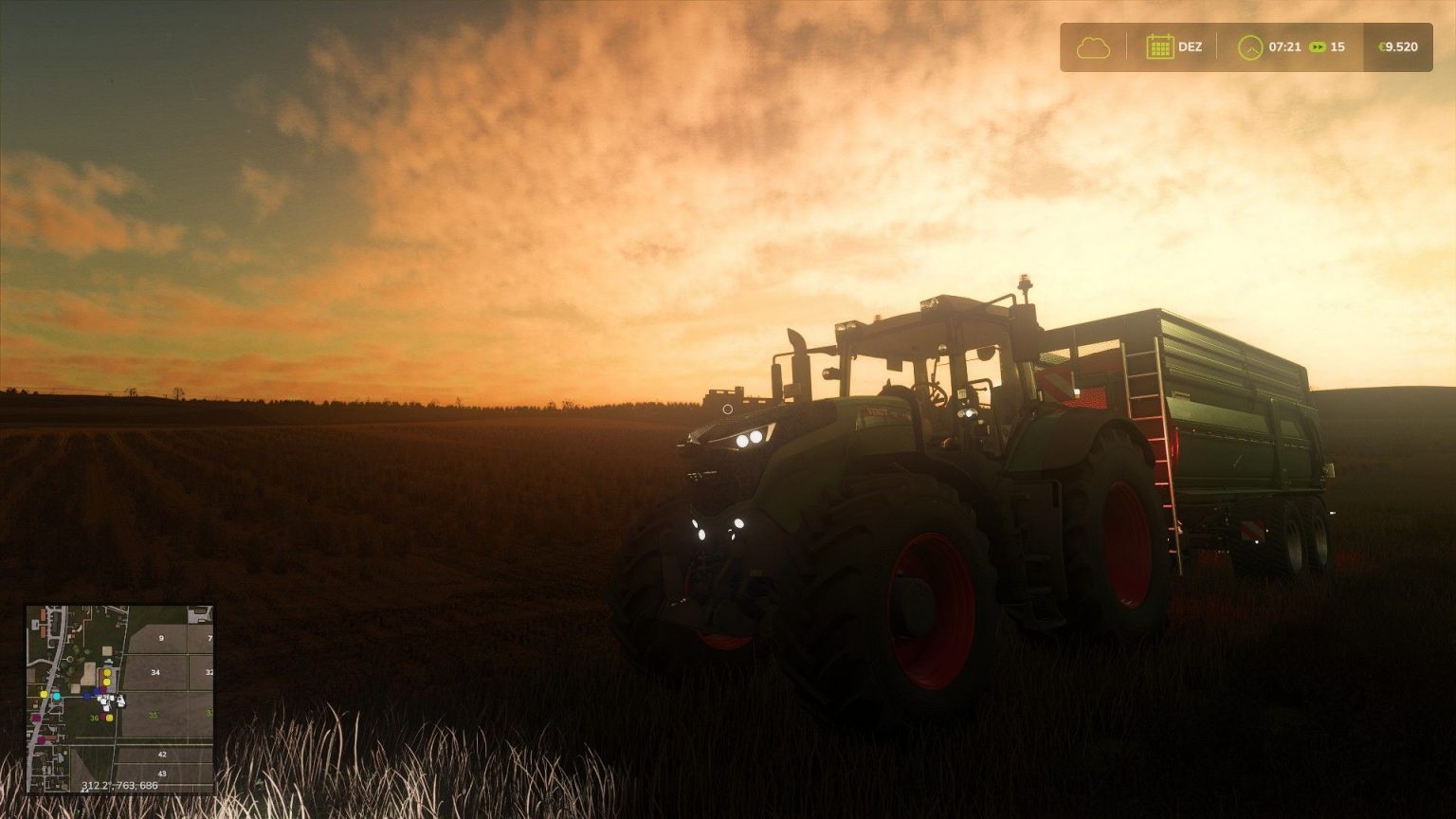
Task: Click the clock icon showing 07:21
Action: tap(1249, 45)
